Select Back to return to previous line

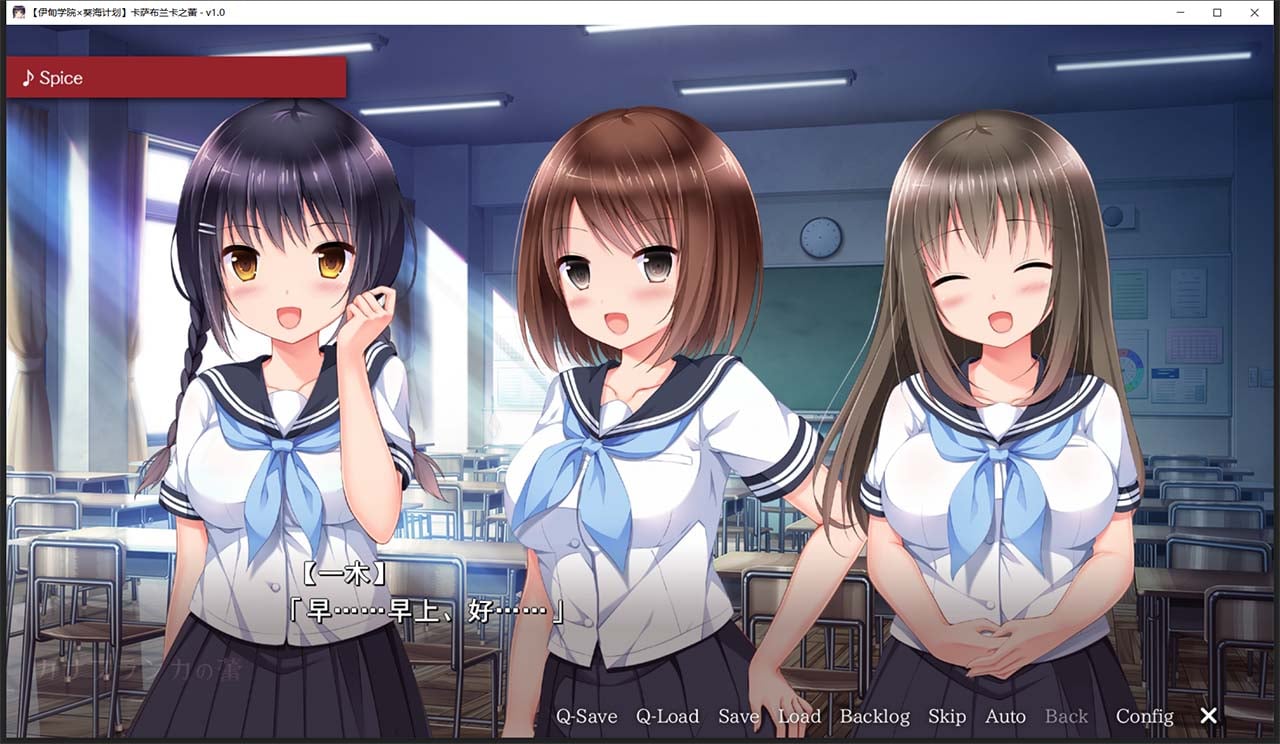pos(1066,716)
